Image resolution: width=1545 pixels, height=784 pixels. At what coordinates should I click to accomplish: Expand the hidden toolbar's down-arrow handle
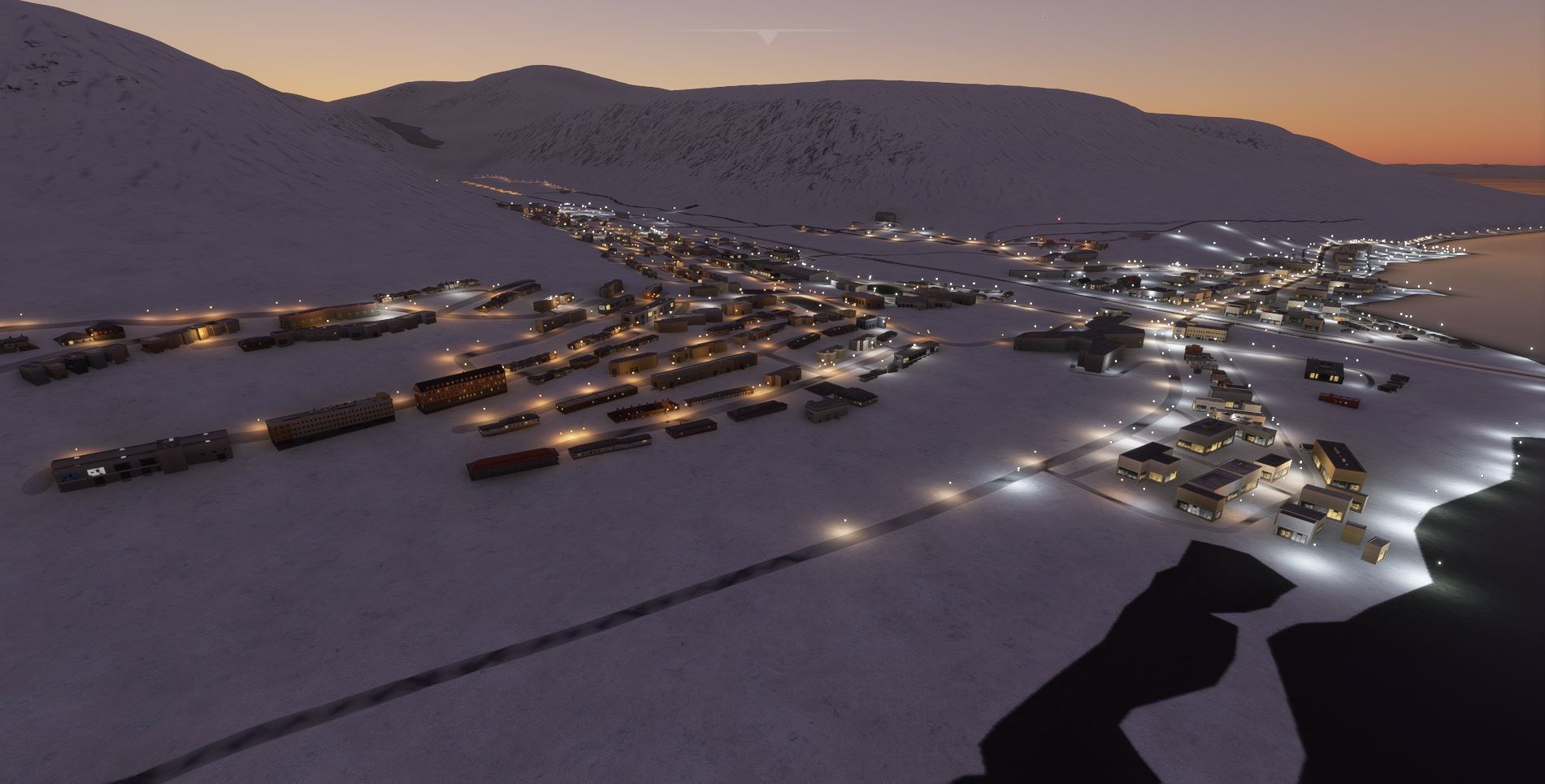(x=767, y=37)
